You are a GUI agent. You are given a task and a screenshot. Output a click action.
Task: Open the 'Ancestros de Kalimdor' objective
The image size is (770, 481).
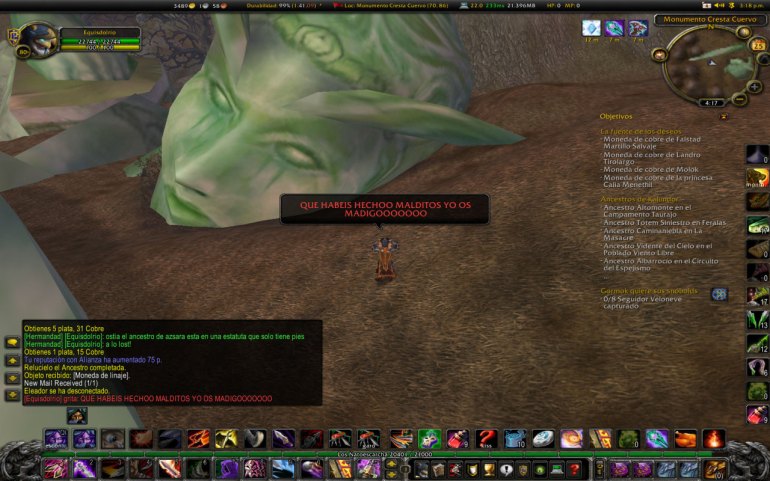point(641,199)
